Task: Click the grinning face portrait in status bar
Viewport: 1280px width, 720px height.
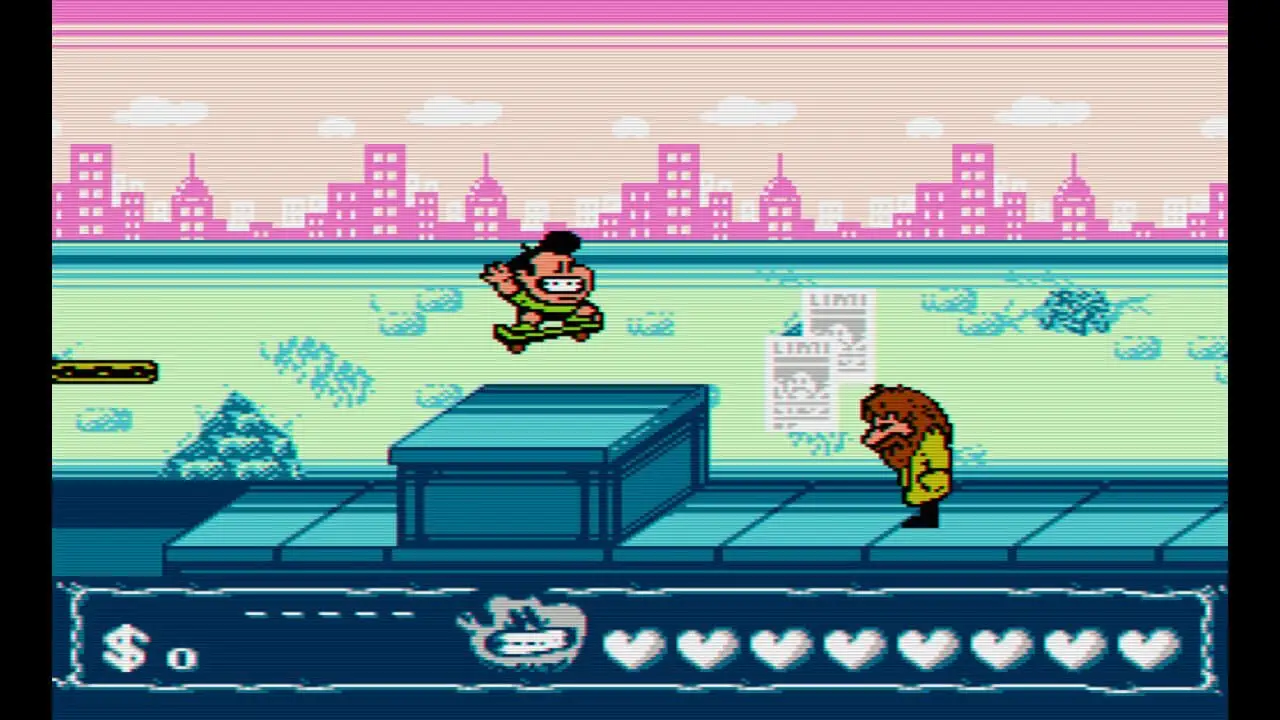Action: click(524, 635)
